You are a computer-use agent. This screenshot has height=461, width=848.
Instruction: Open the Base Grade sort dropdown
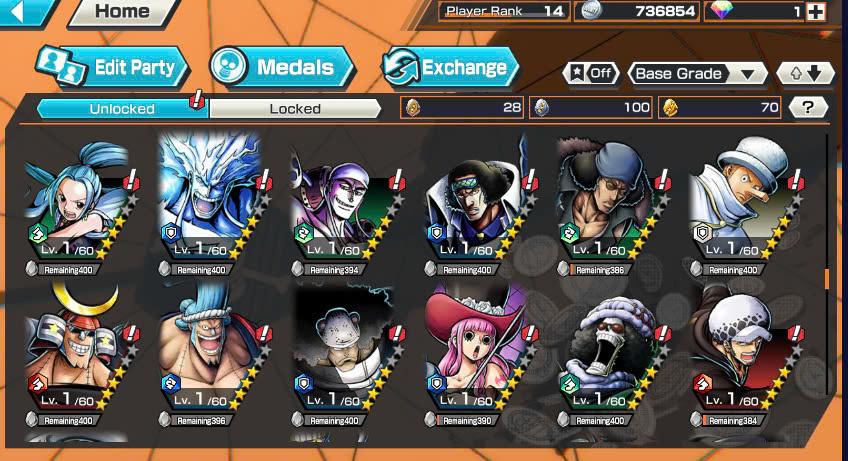[697, 74]
